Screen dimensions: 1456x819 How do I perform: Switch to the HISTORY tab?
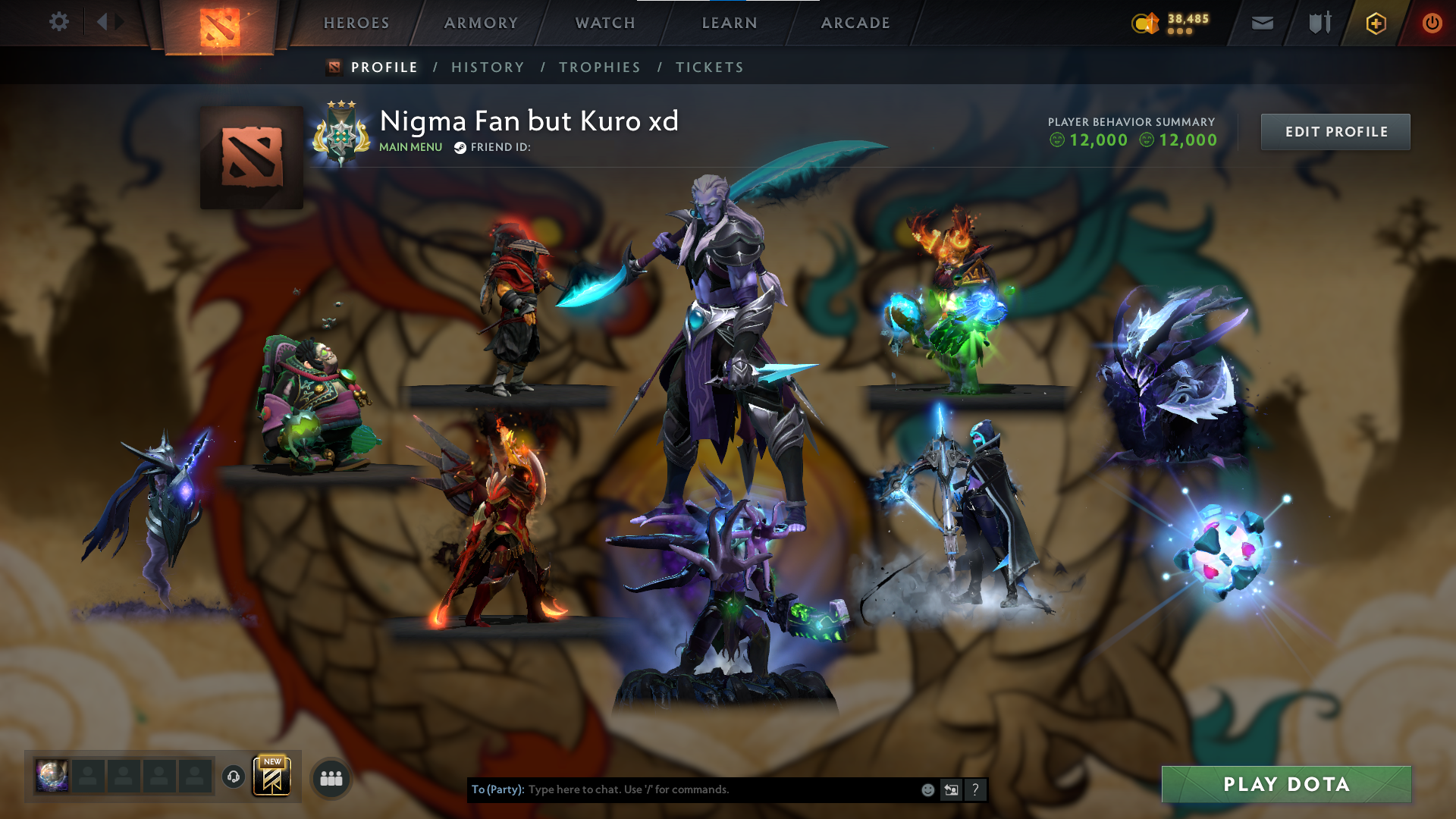click(x=488, y=67)
